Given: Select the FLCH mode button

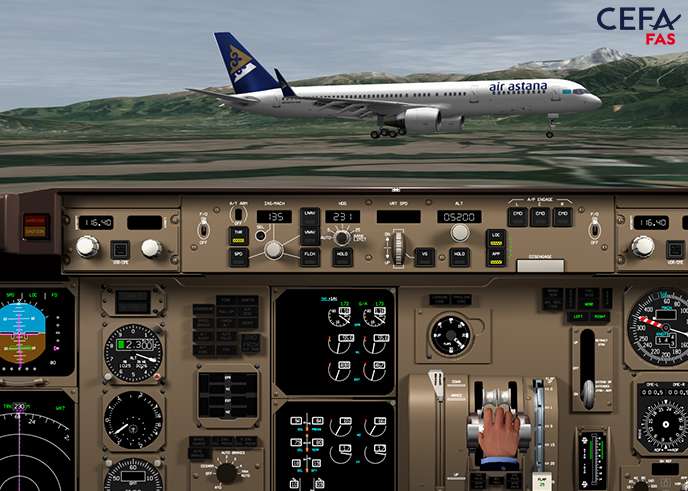Looking at the screenshot, I should pos(309,257).
